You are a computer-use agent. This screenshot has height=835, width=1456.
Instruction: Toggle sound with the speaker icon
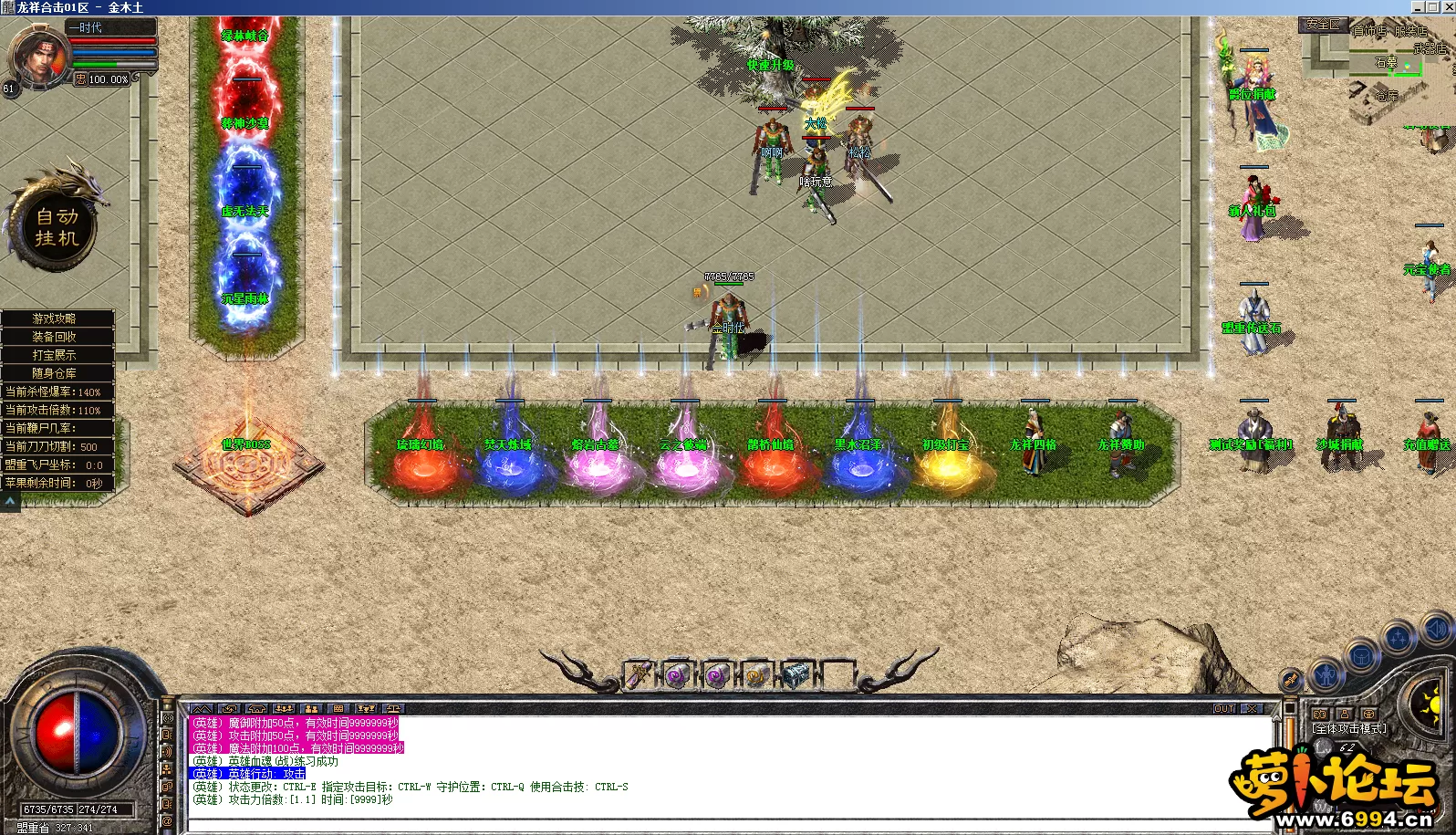point(1437,628)
